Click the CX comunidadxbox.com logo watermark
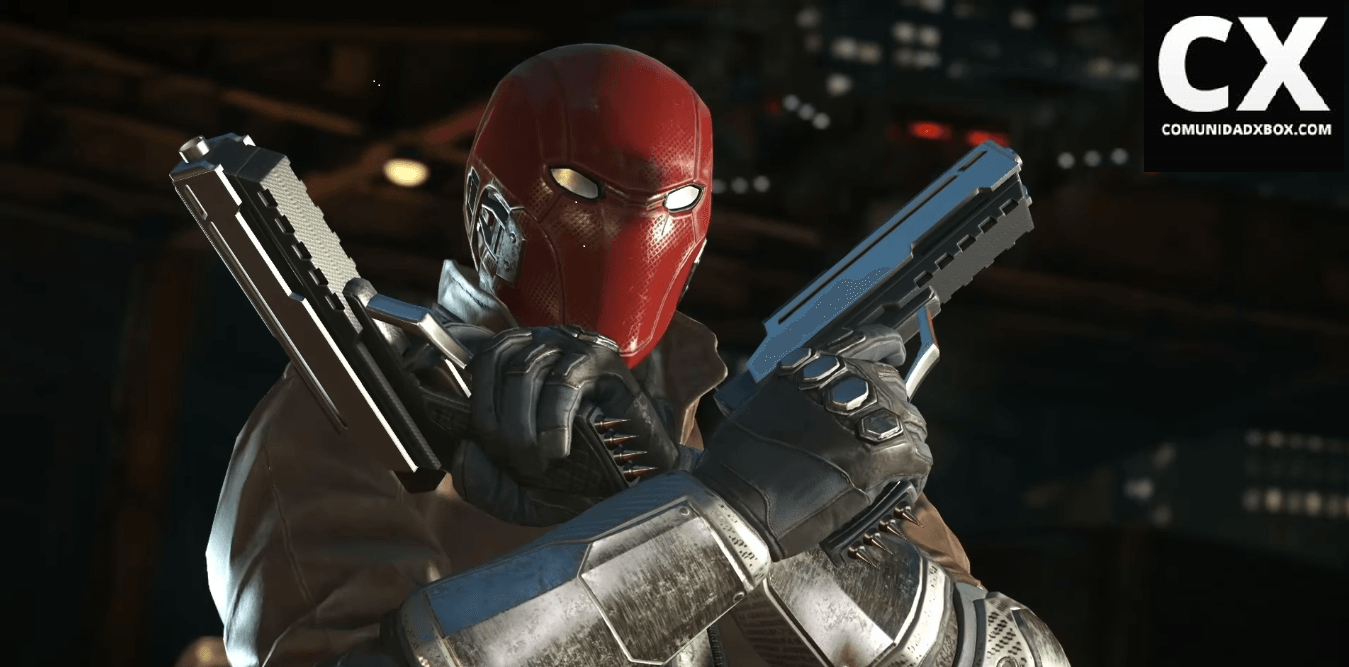The width and height of the screenshot is (1349, 667). pyautogui.click(x=1245, y=80)
